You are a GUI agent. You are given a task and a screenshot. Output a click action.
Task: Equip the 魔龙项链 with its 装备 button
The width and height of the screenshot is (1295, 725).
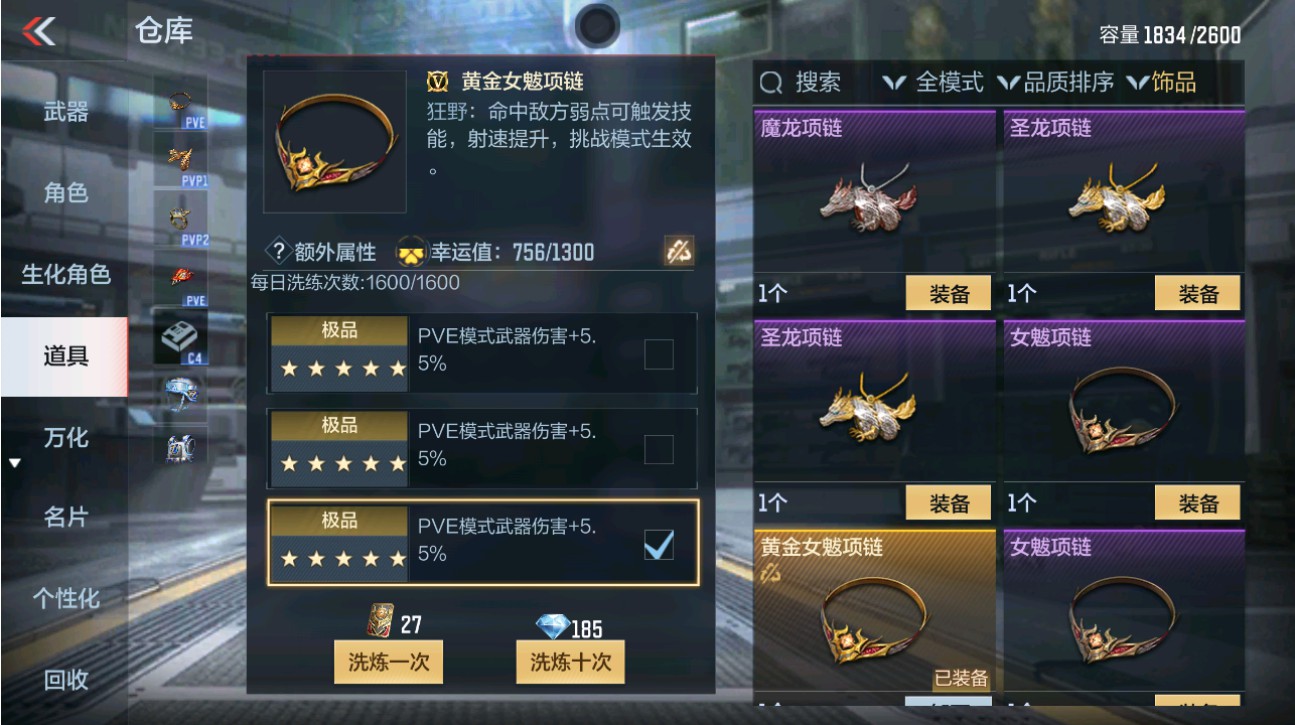[946, 293]
